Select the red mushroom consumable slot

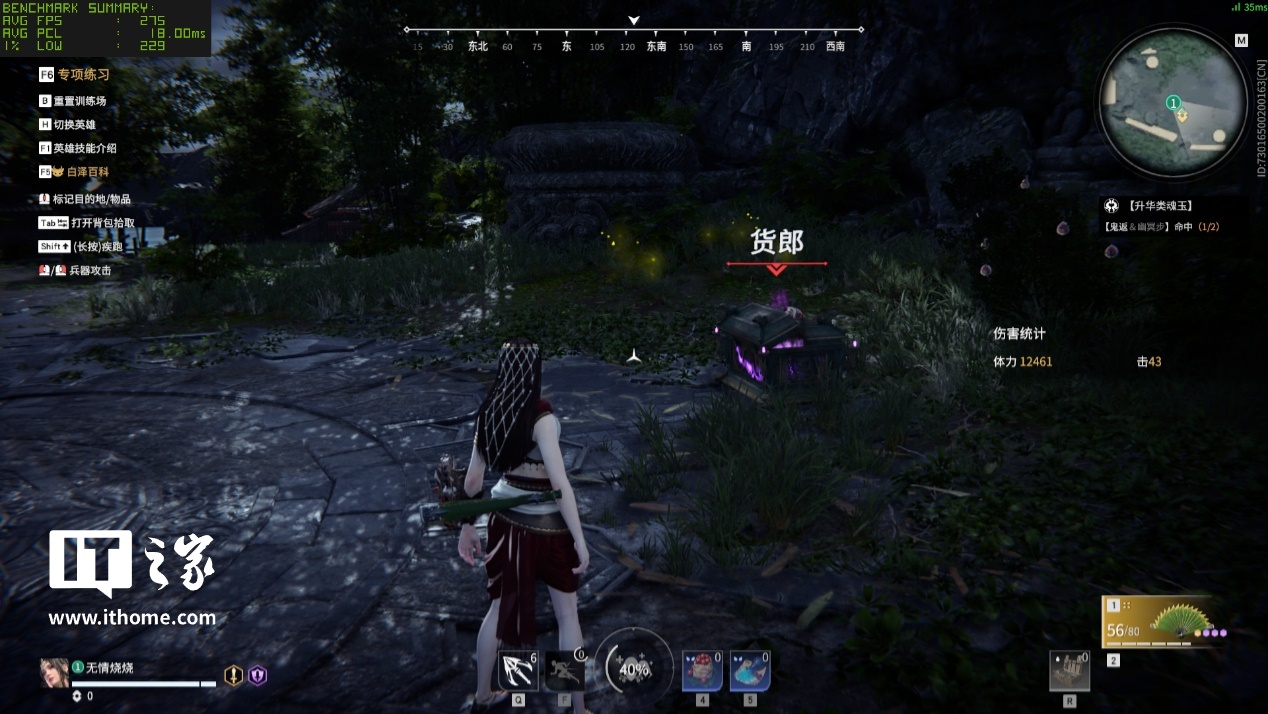[702, 670]
